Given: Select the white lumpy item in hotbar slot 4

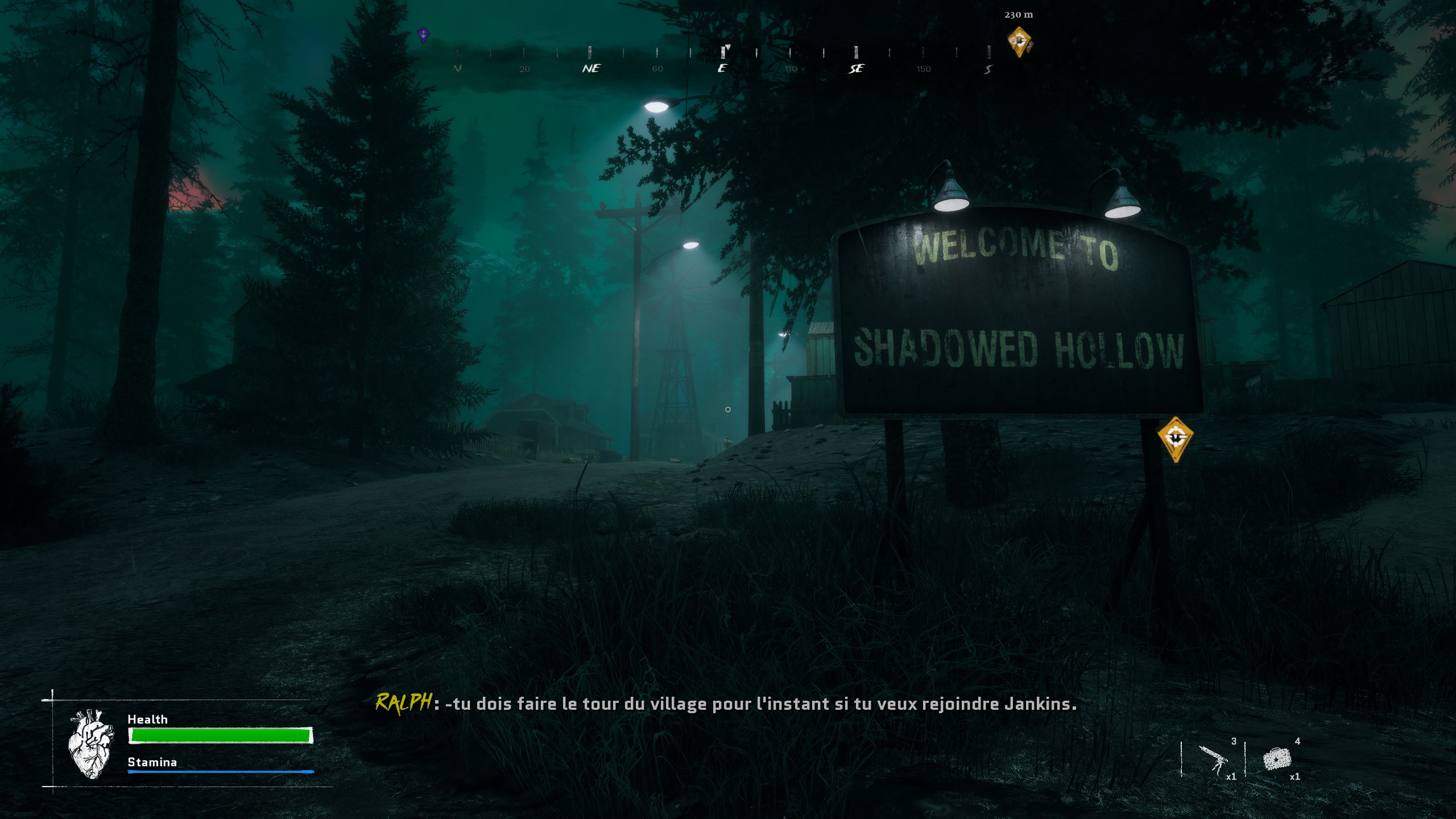Looking at the screenshot, I should coord(1277,759).
